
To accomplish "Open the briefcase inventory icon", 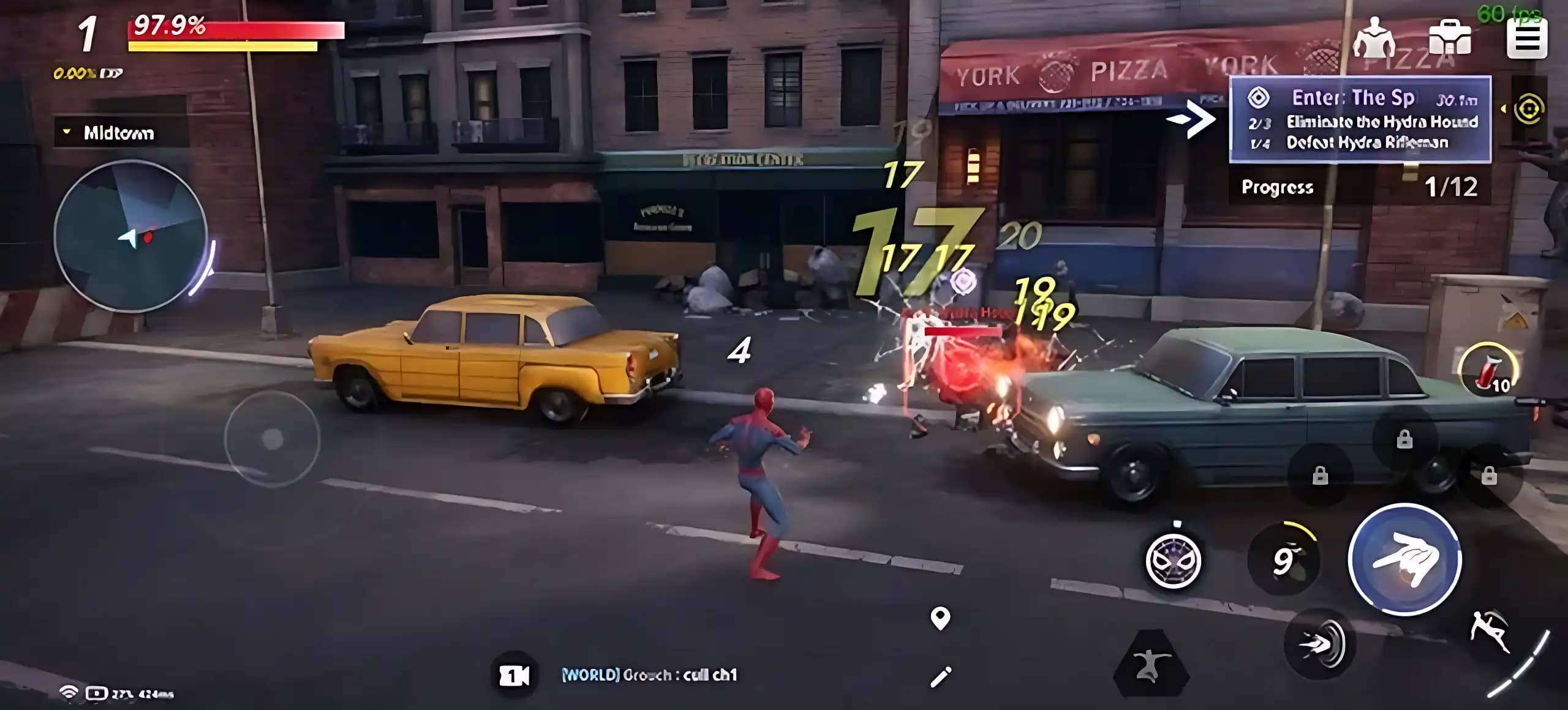I will [1449, 38].
